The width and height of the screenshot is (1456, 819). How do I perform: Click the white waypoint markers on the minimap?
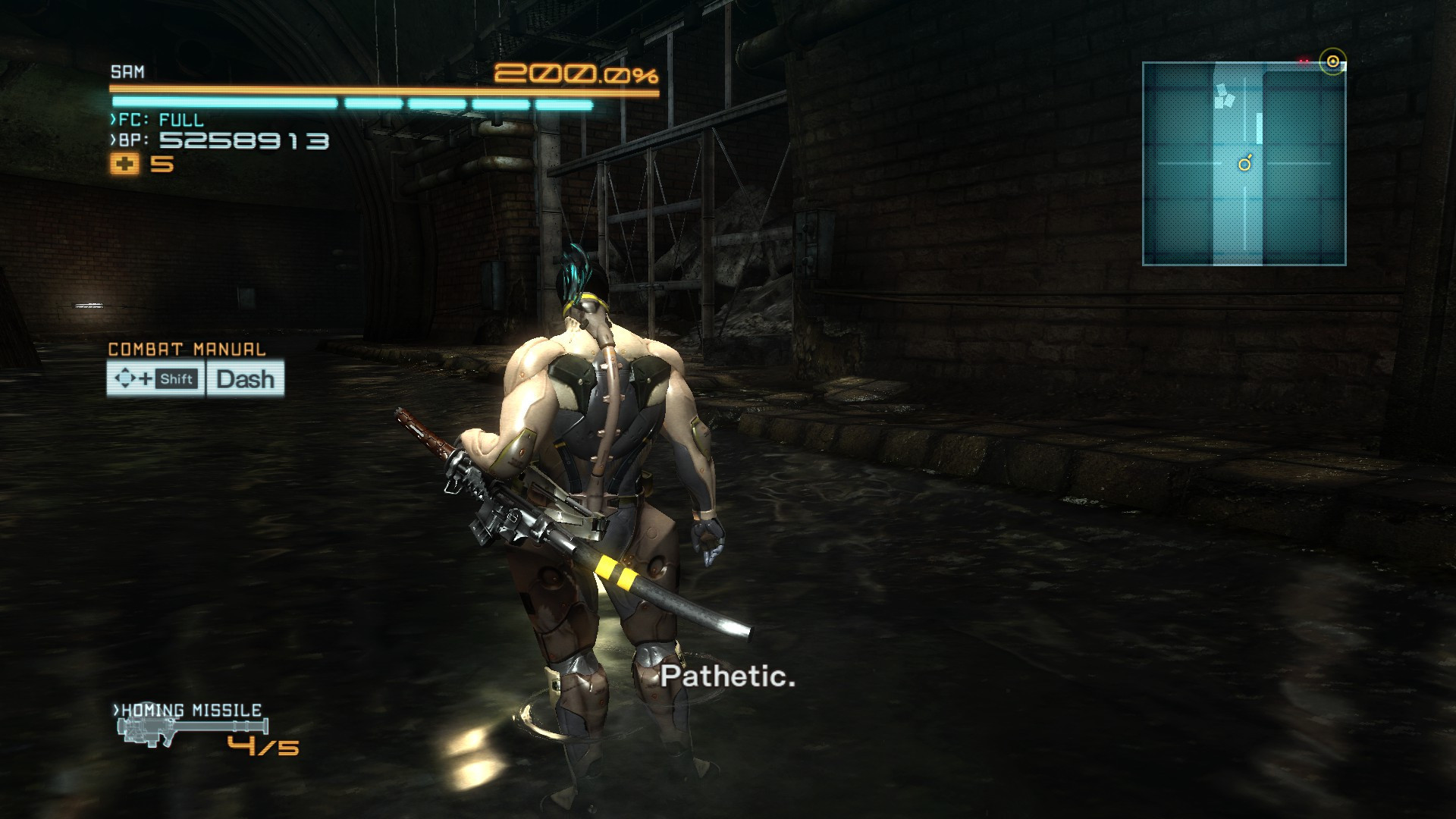click(x=1225, y=95)
